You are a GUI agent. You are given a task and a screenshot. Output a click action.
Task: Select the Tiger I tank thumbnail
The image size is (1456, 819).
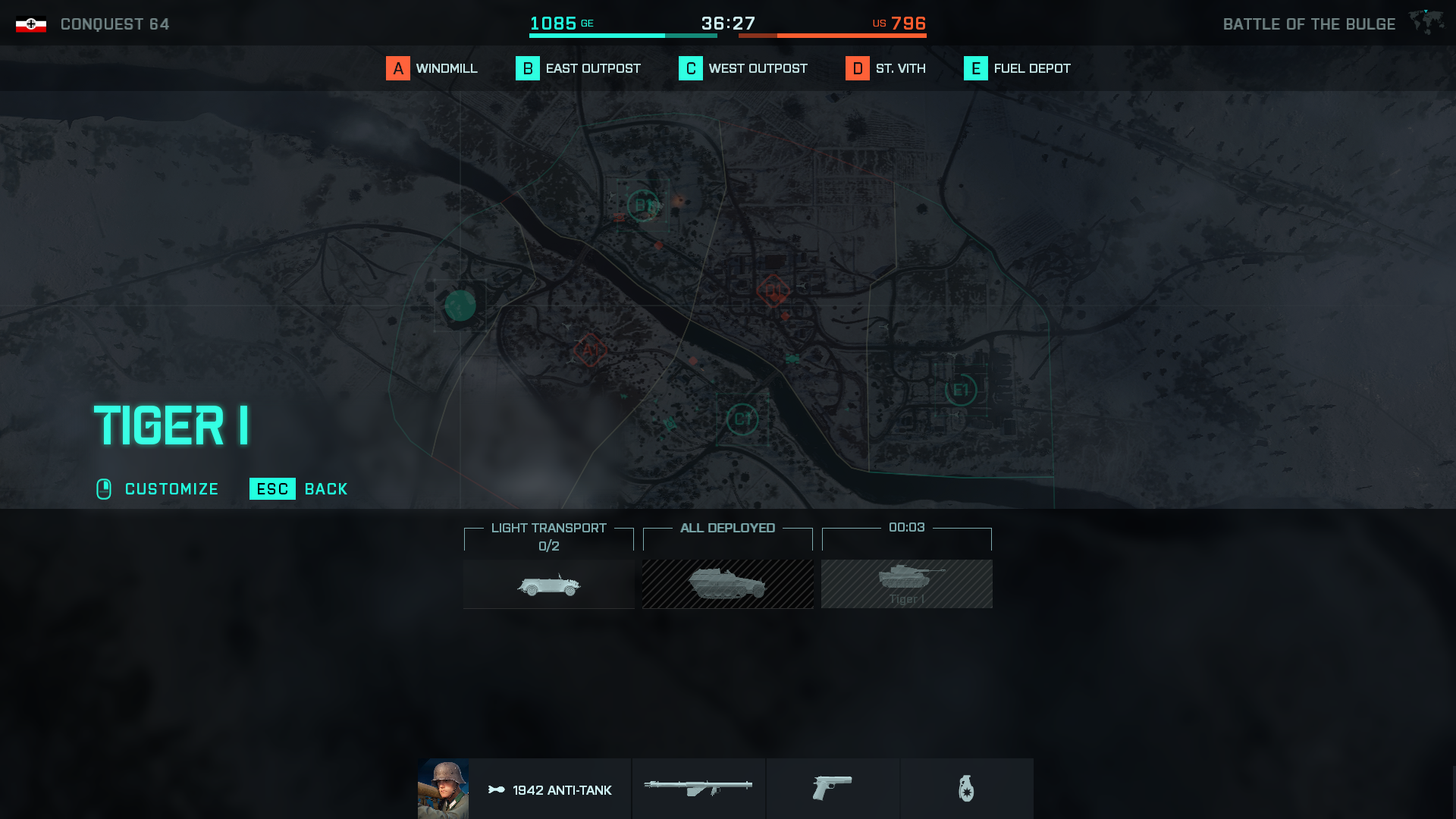pos(906,584)
